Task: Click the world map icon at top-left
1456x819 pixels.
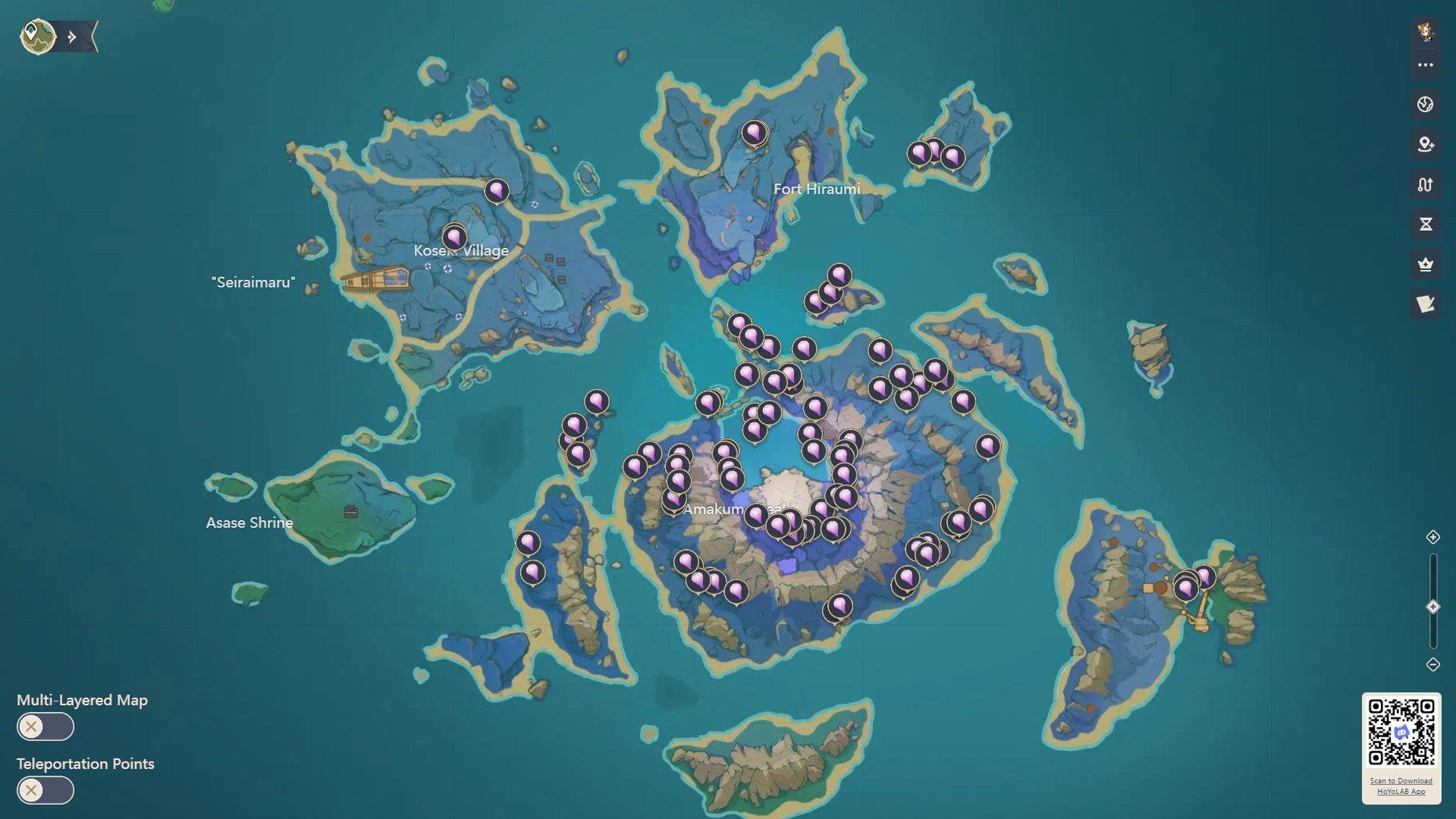Action: [37, 36]
